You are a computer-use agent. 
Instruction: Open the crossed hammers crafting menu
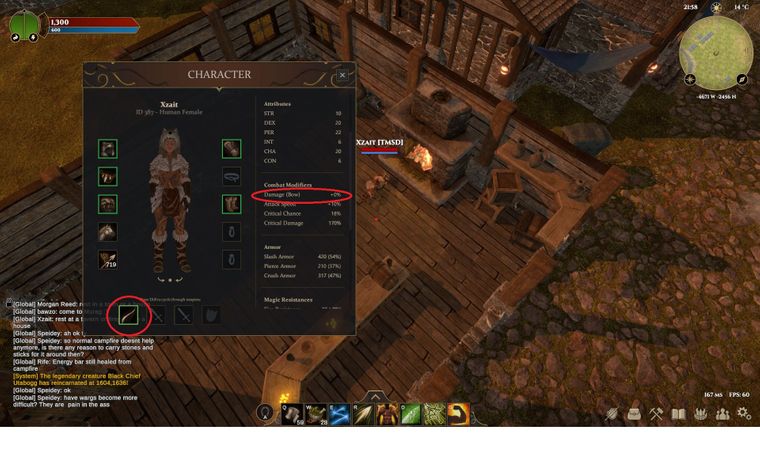click(656, 413)
